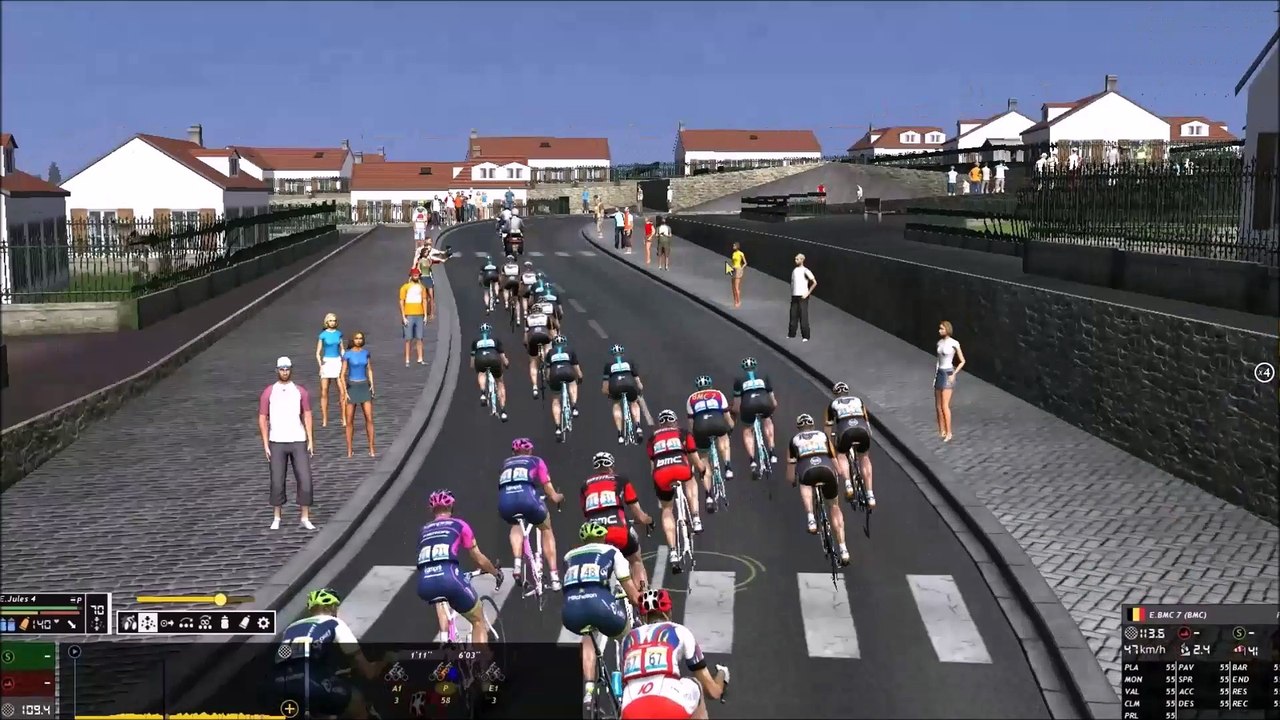Screen dimensions: 1280x720
Task: Use the energy gel icon in command bar
Action: click(x=244, y=623)
